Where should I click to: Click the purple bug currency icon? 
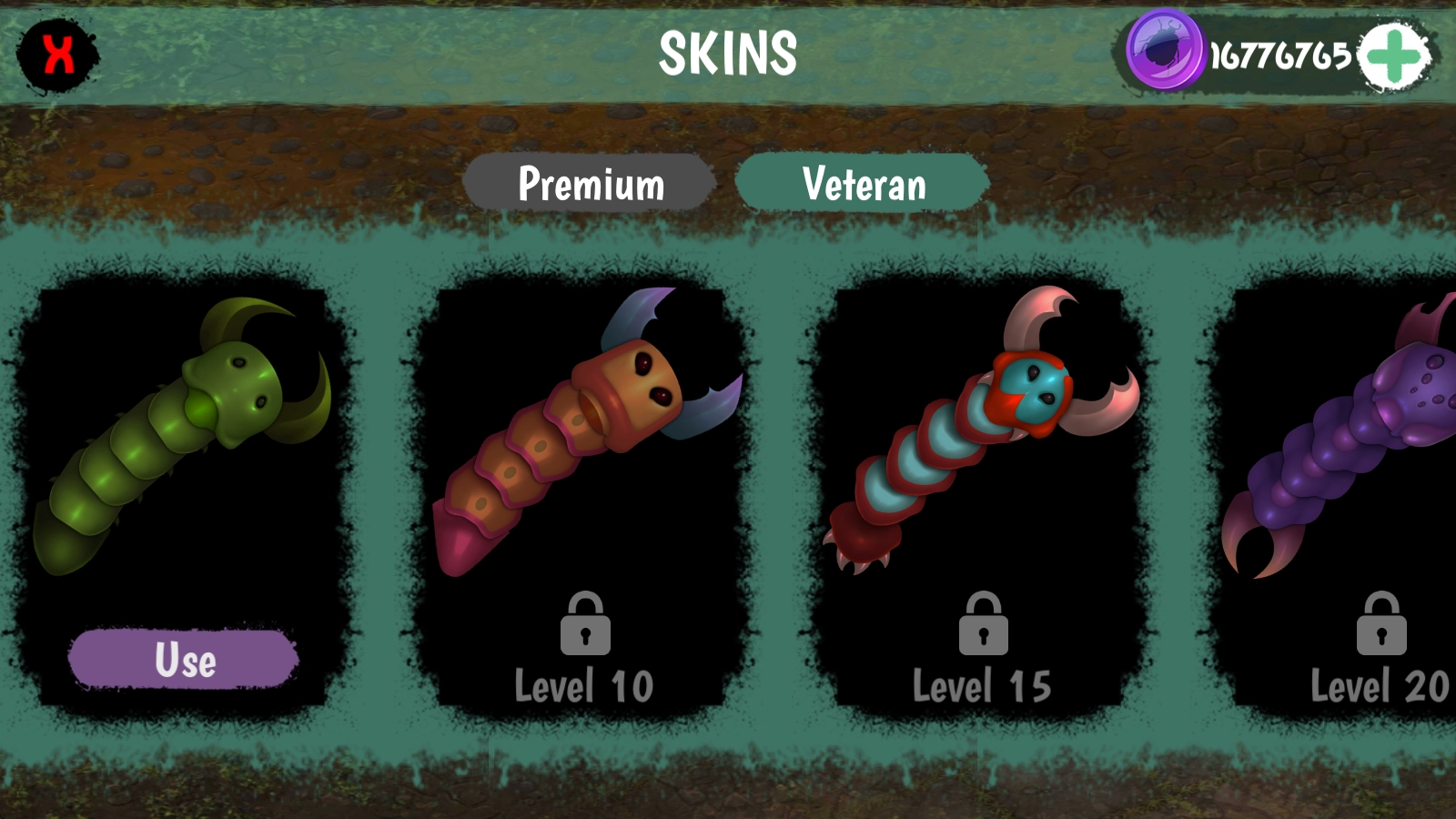pyautogui.click(x=1164, y=51)
